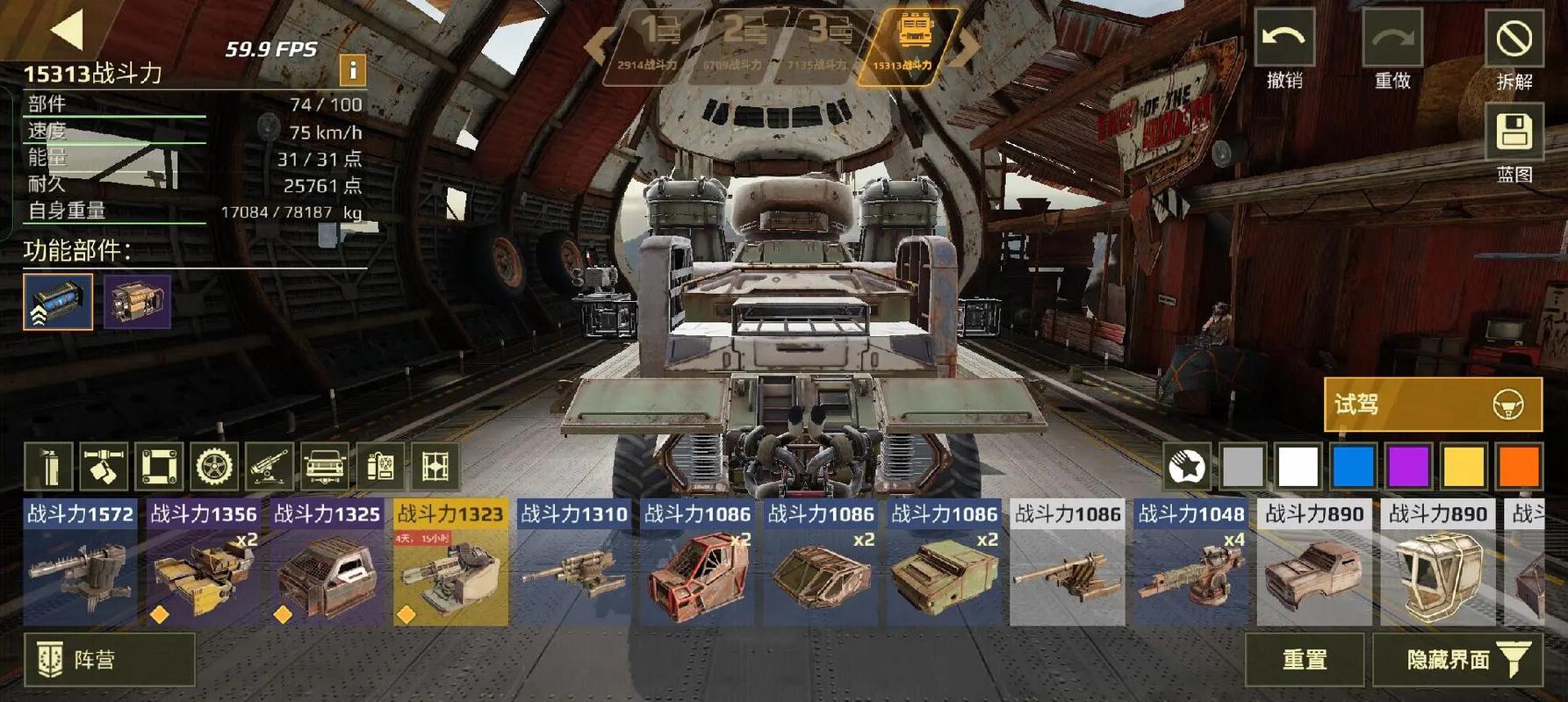Choose the 1572 power turret part
Image resolution: width=1568 pixels, height=702 pixels.
point(80,562)
